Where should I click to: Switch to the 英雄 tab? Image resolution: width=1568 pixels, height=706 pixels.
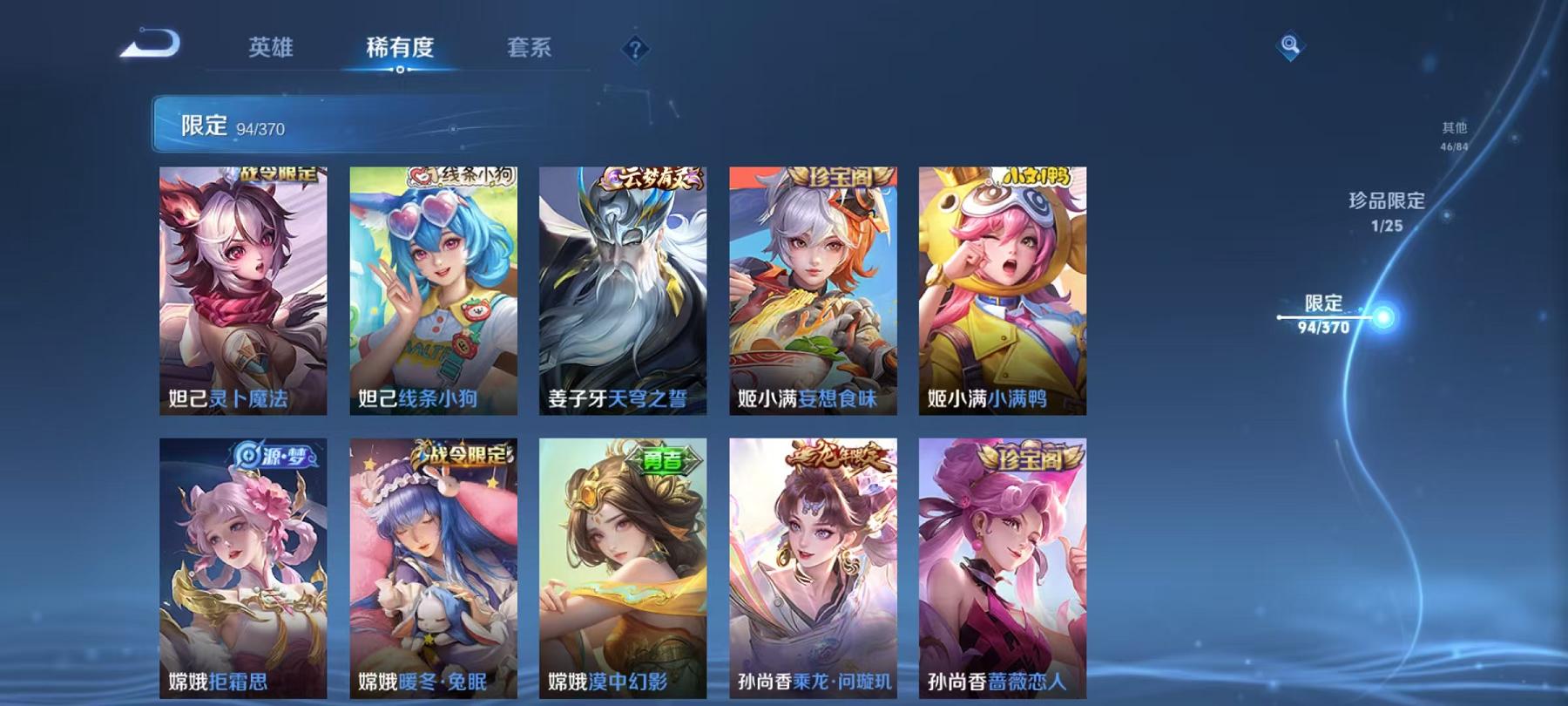[x=272, y=50]
